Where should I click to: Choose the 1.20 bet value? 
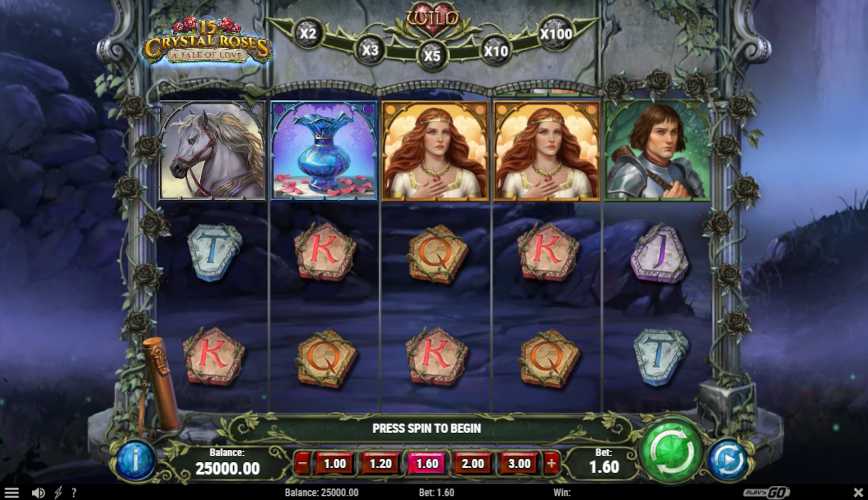(380, 464)
